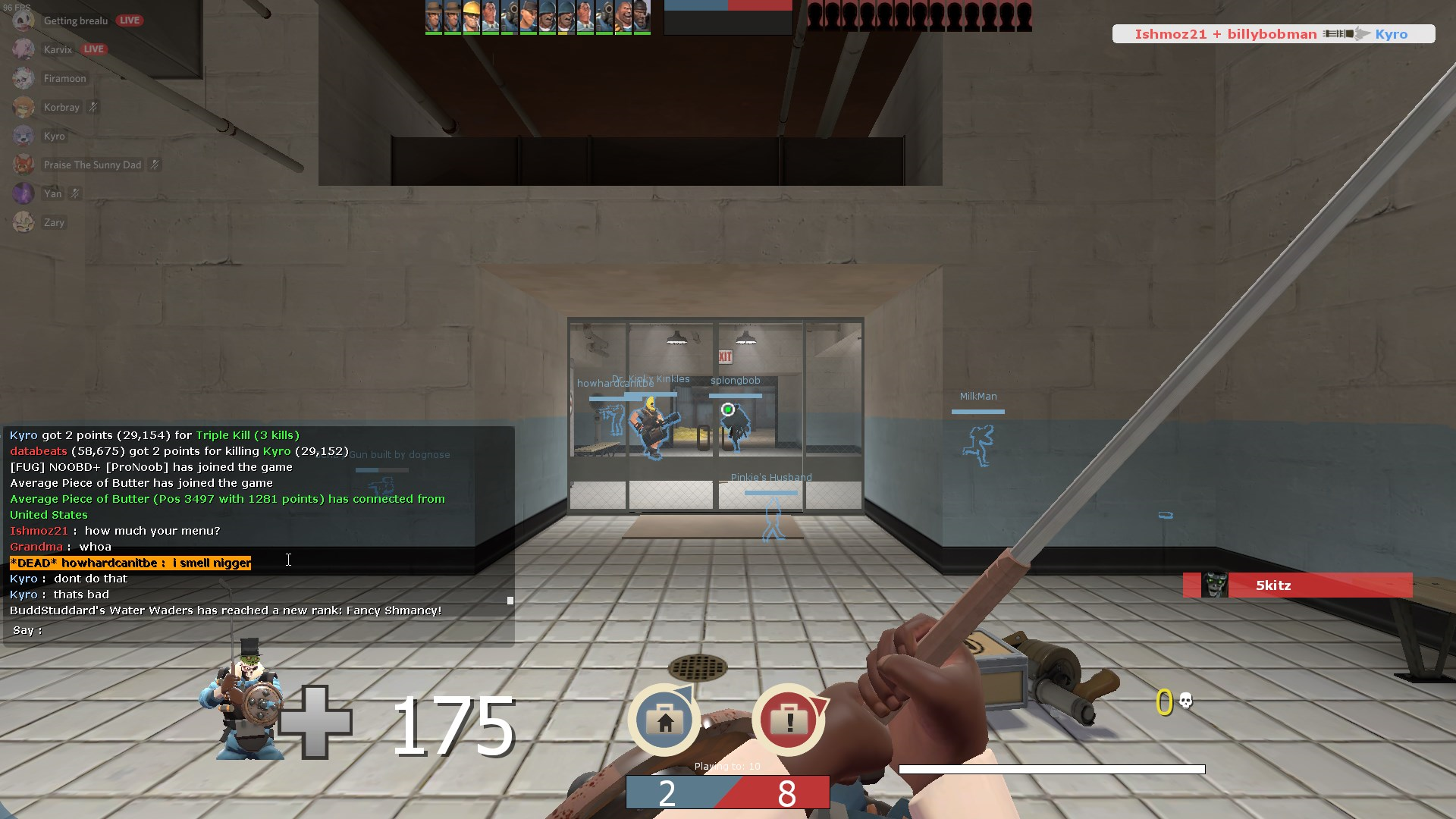
Task: Click the Kyro kill feed notice
Action: pos(1272,34)
